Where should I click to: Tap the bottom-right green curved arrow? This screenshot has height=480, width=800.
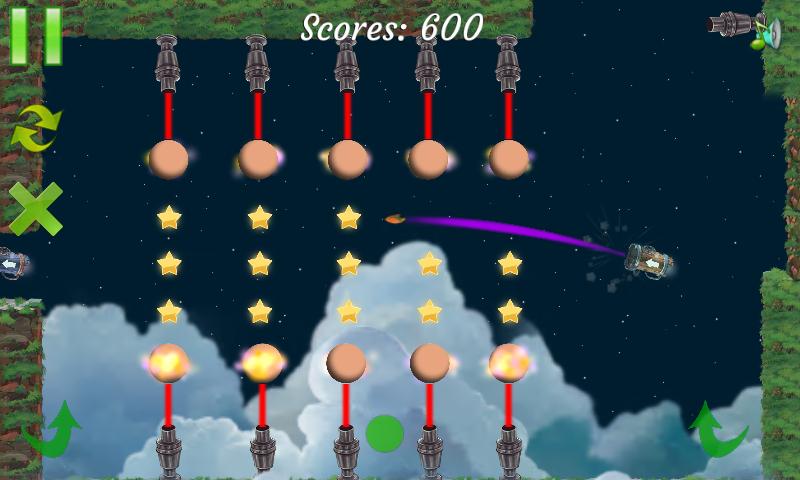click(718, 430)
